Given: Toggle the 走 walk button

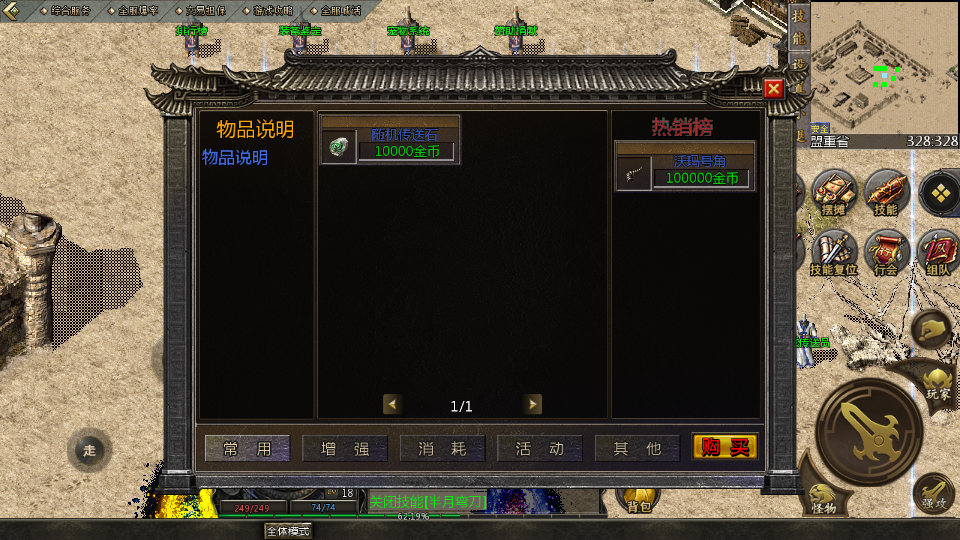Looking at the screenshot, I should 89,450.
